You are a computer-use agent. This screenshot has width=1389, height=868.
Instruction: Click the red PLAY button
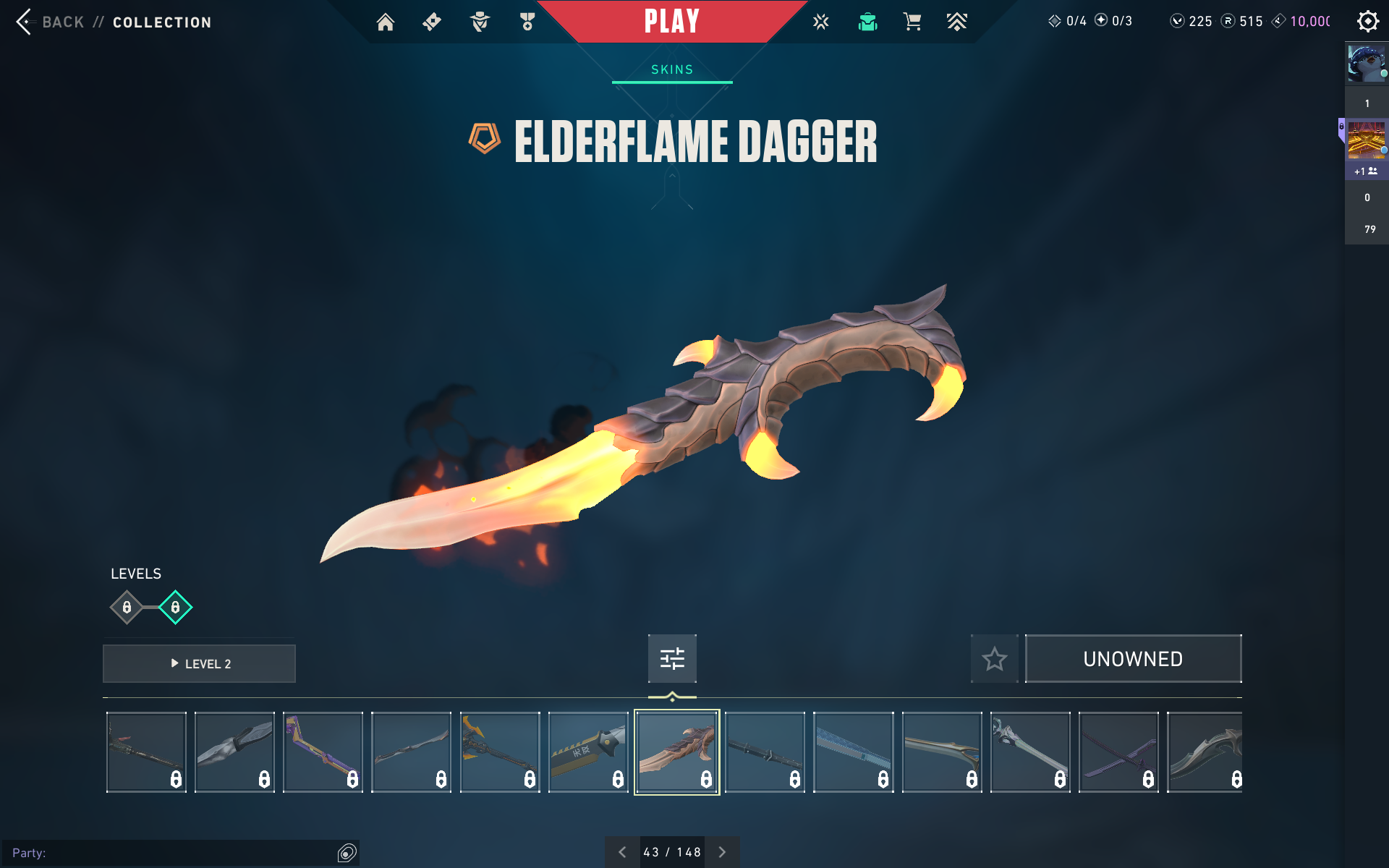pos(671,21)
